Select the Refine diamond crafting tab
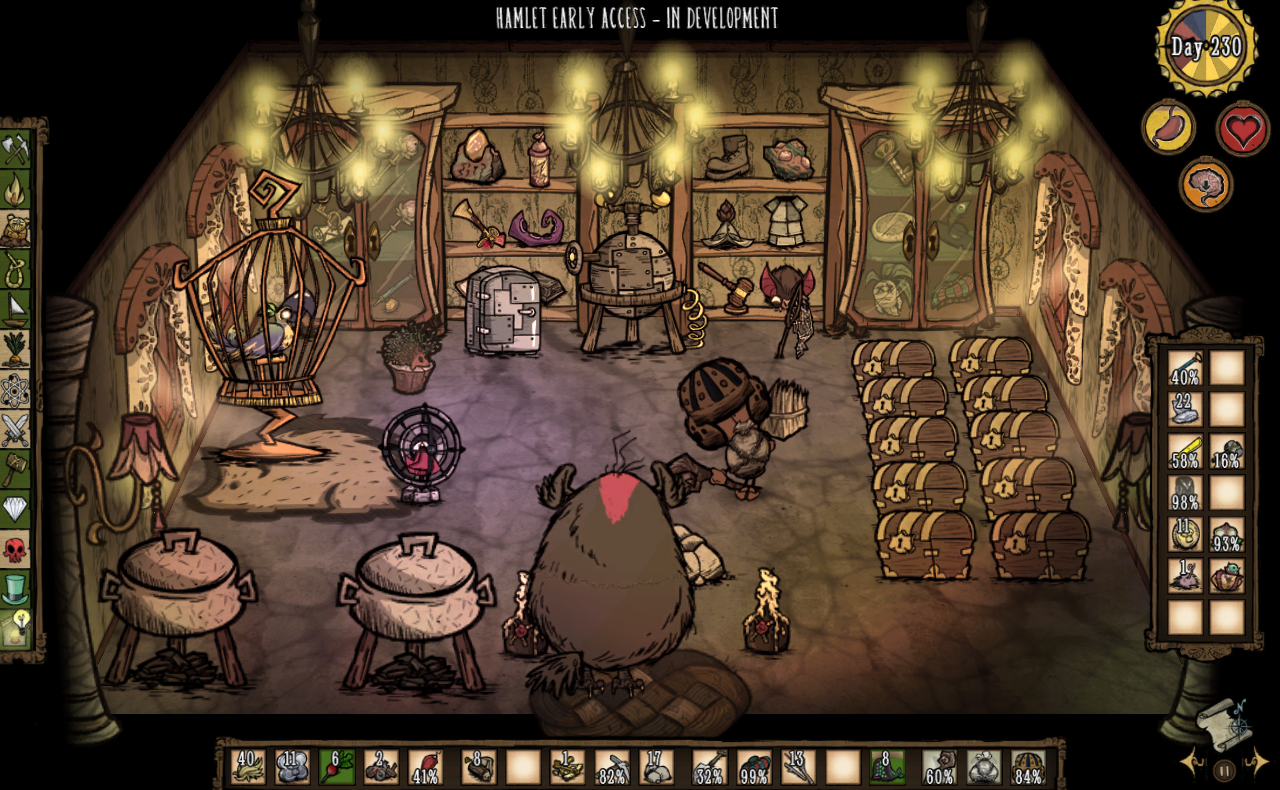 tap(18, 509)
